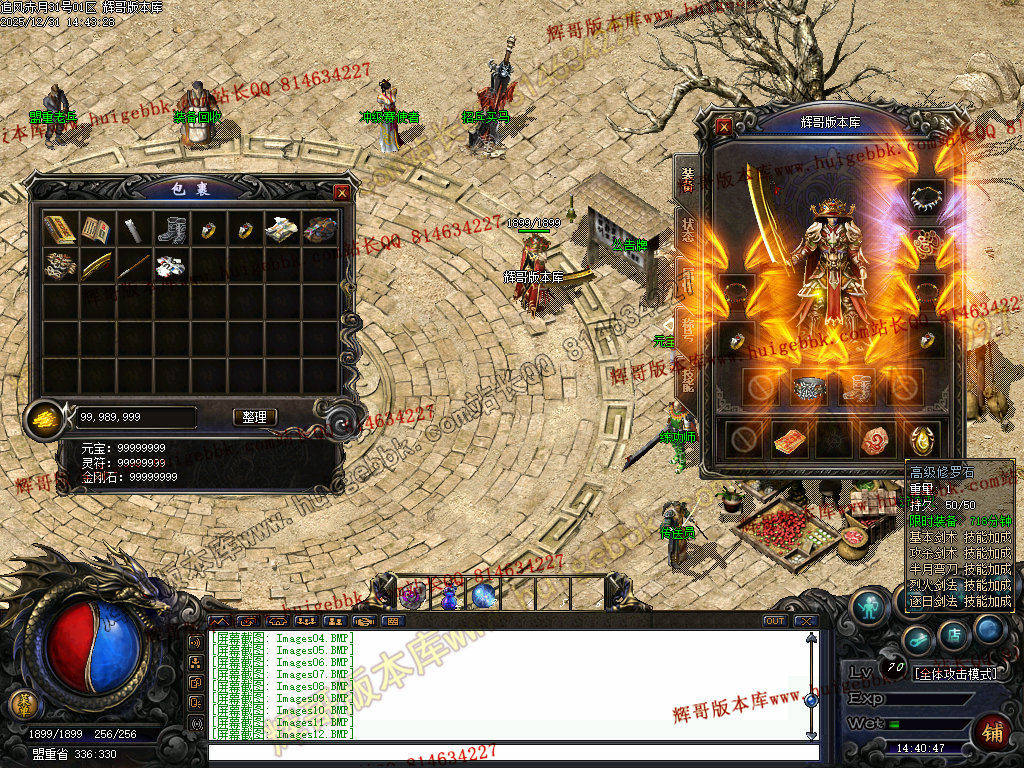Select the equipped necklace slot
This screenshot has height=768, width=1024.
click(926, 193)
